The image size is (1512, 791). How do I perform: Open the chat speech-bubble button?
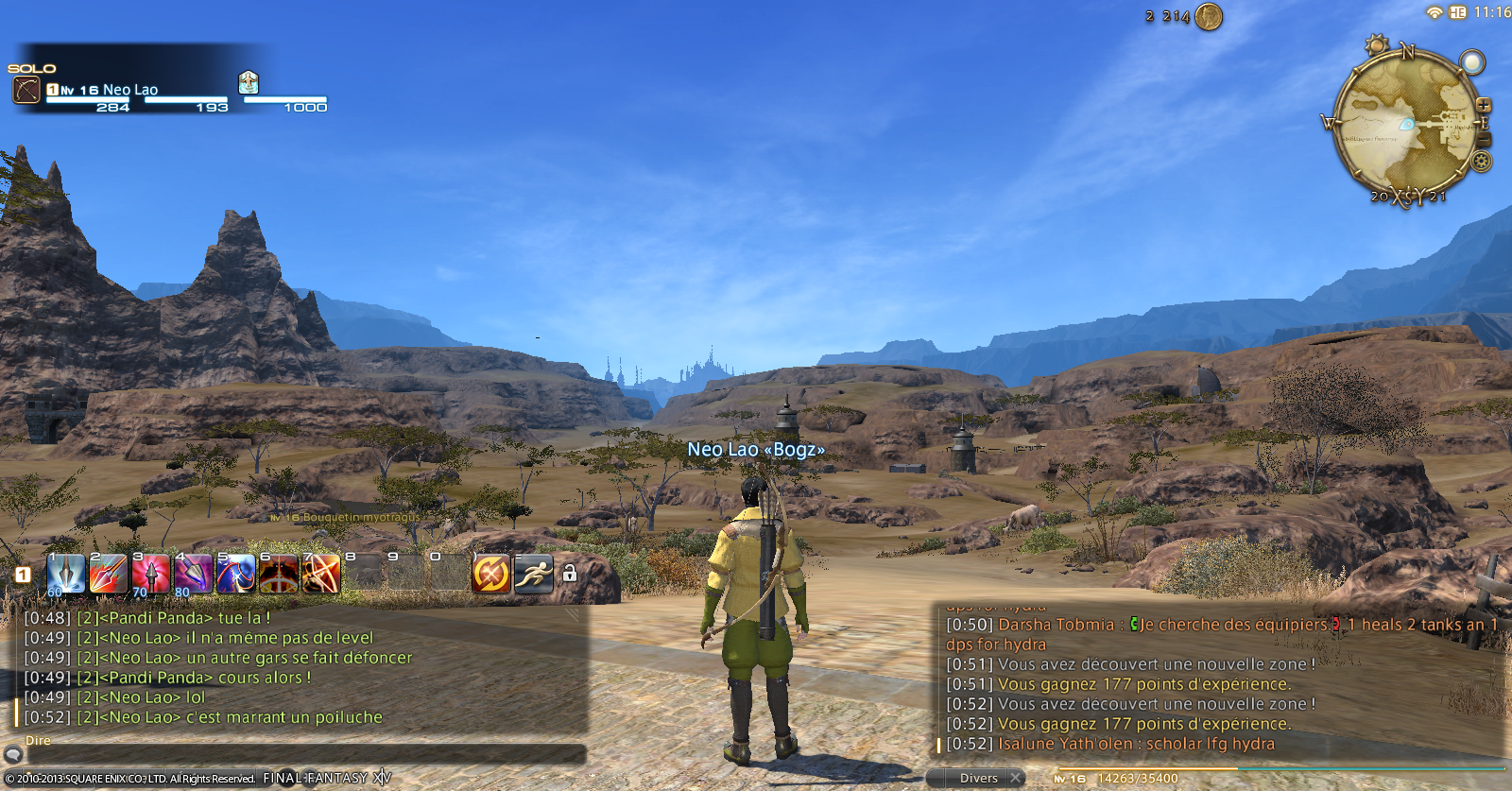[x=12, y=754]
